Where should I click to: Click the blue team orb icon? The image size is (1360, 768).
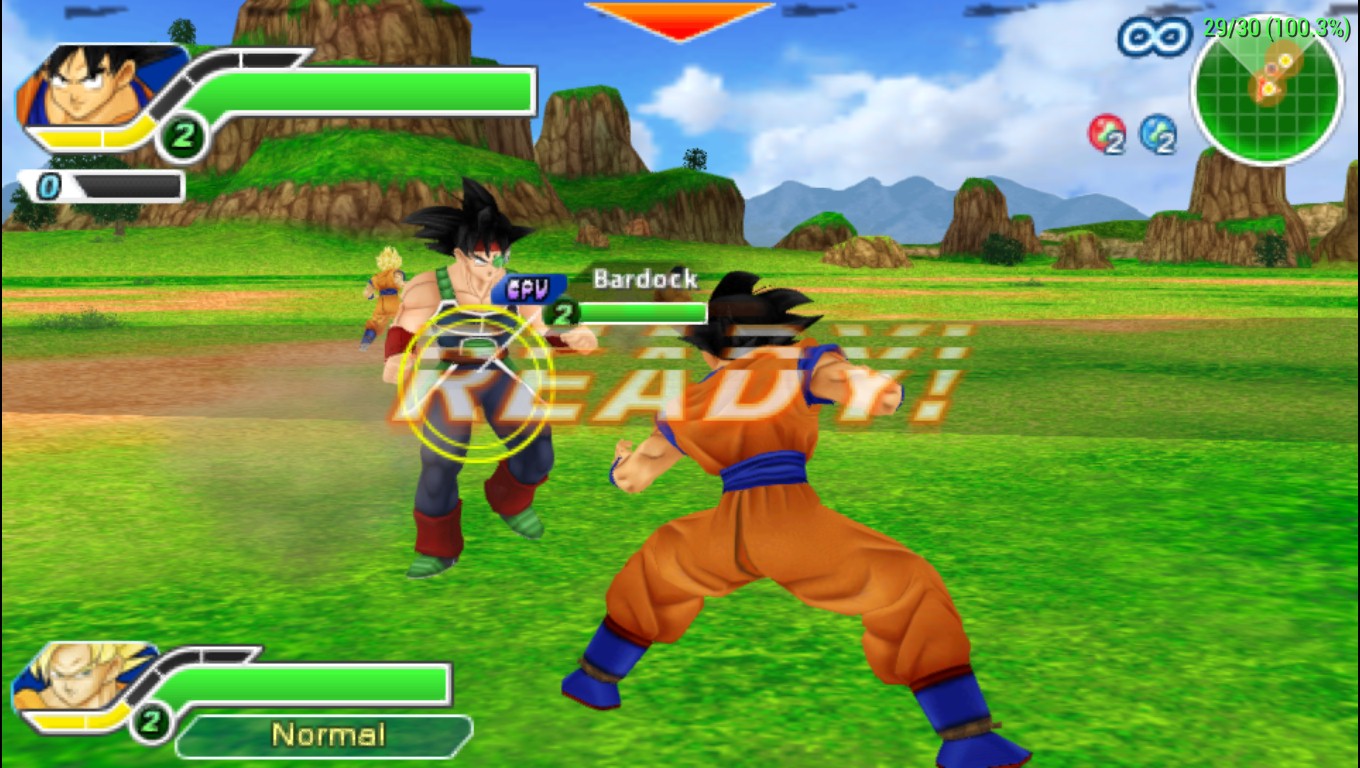click(x=1157, y=133)
